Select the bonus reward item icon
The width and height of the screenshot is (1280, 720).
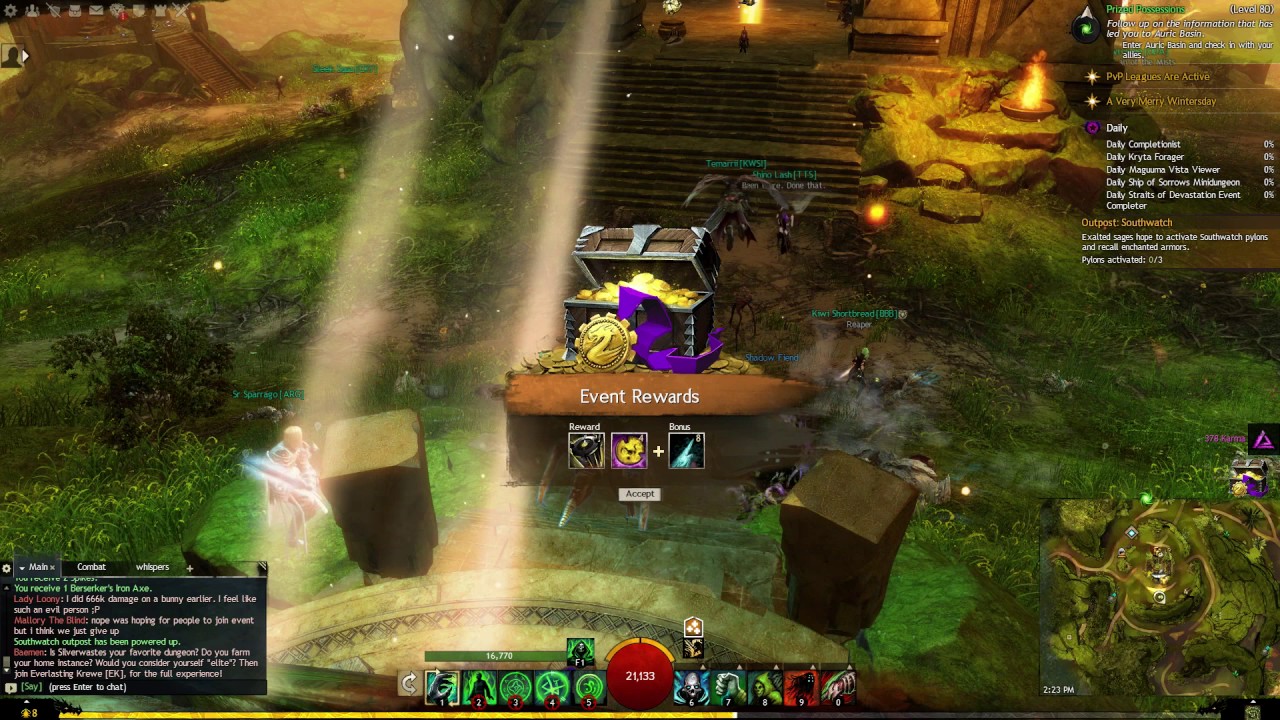(686, 451)
